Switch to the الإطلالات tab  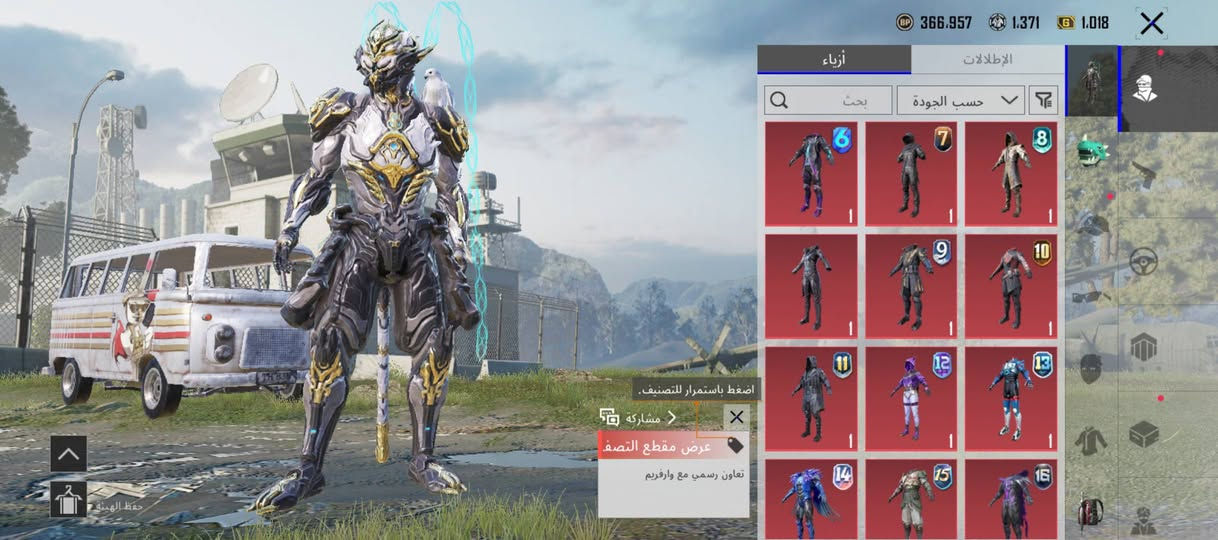click(x=987, y=60)
